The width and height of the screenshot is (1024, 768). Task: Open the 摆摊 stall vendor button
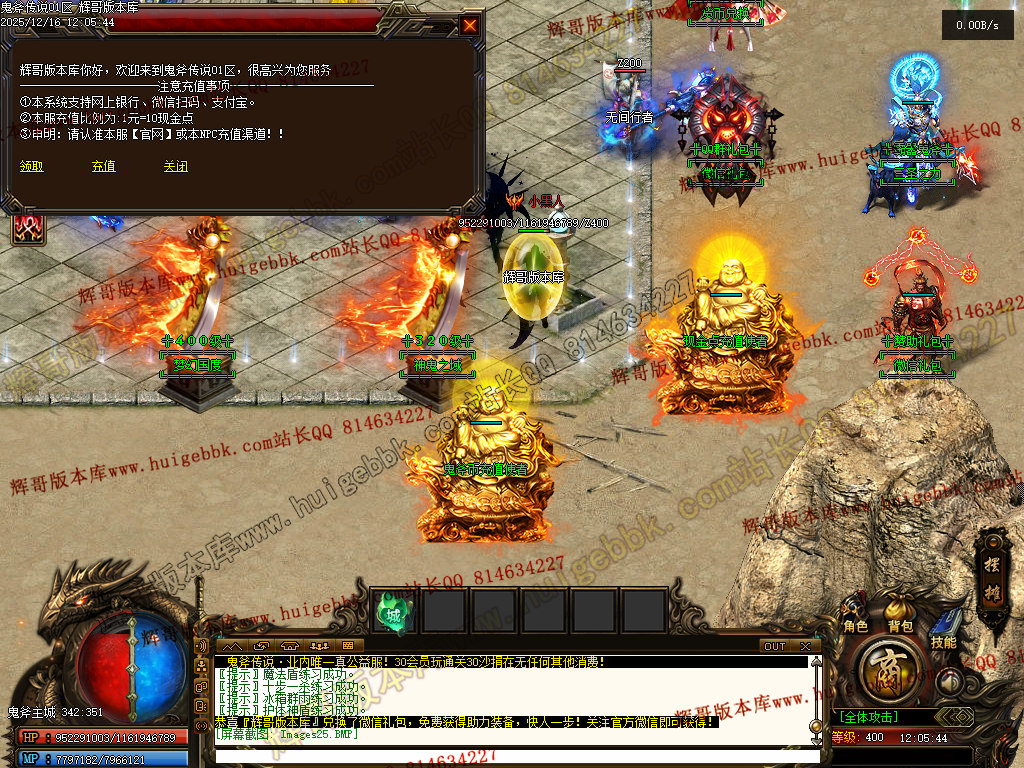(991, 555)
